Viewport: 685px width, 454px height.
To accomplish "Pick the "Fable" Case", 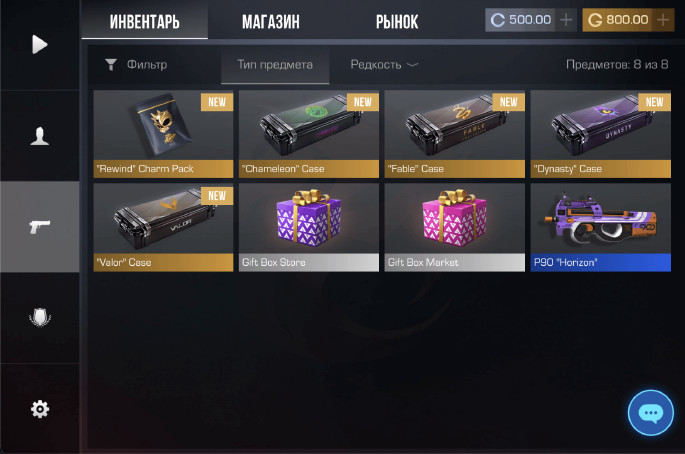I will (454, 133).
